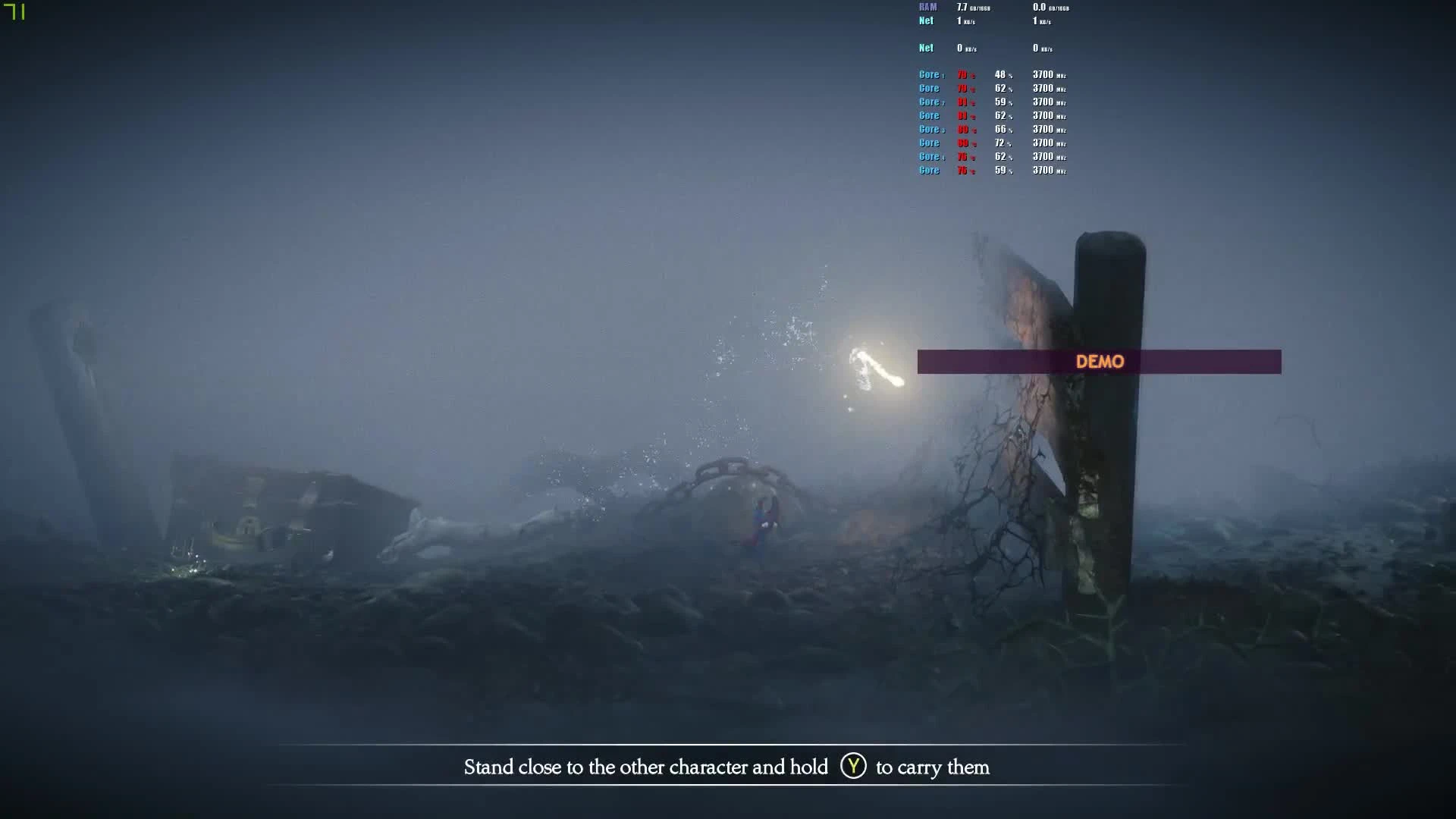The width and height of the screenshot is (1456, 819).
Task: Select the Core 1 temperature reading
Action: (962, 74)
